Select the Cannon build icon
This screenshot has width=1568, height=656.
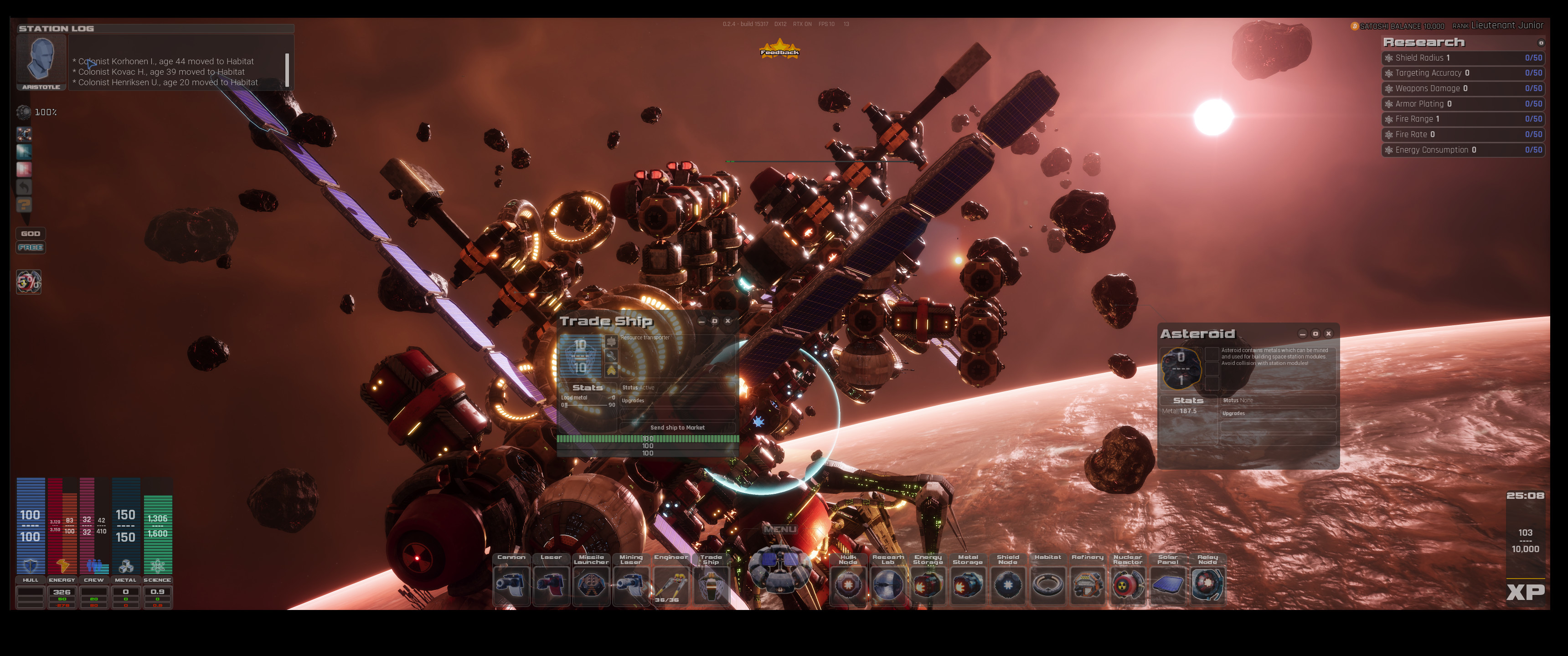[x=512, y=585]
